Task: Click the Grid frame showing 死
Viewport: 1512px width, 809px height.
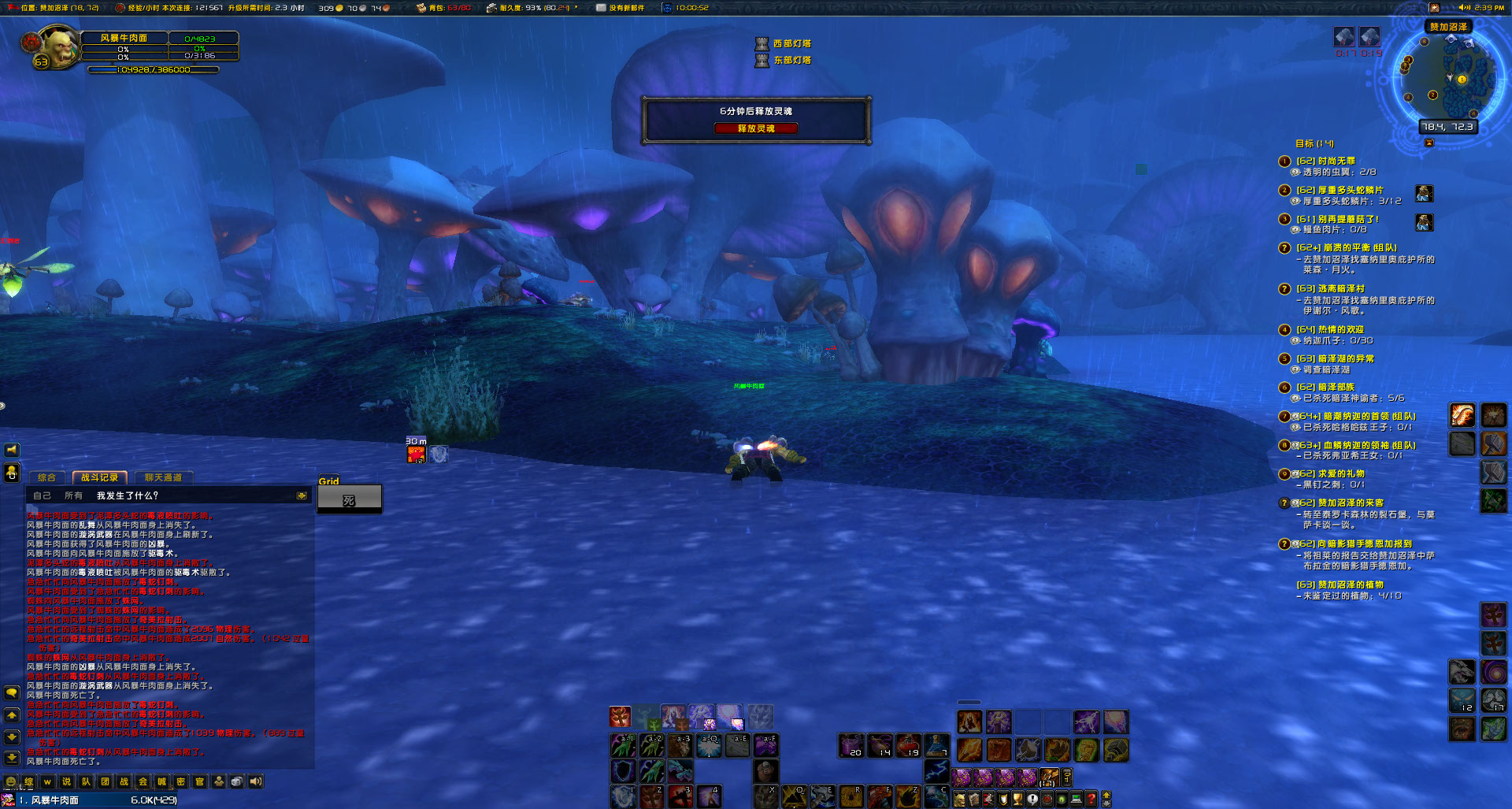Action: point(349,499)
